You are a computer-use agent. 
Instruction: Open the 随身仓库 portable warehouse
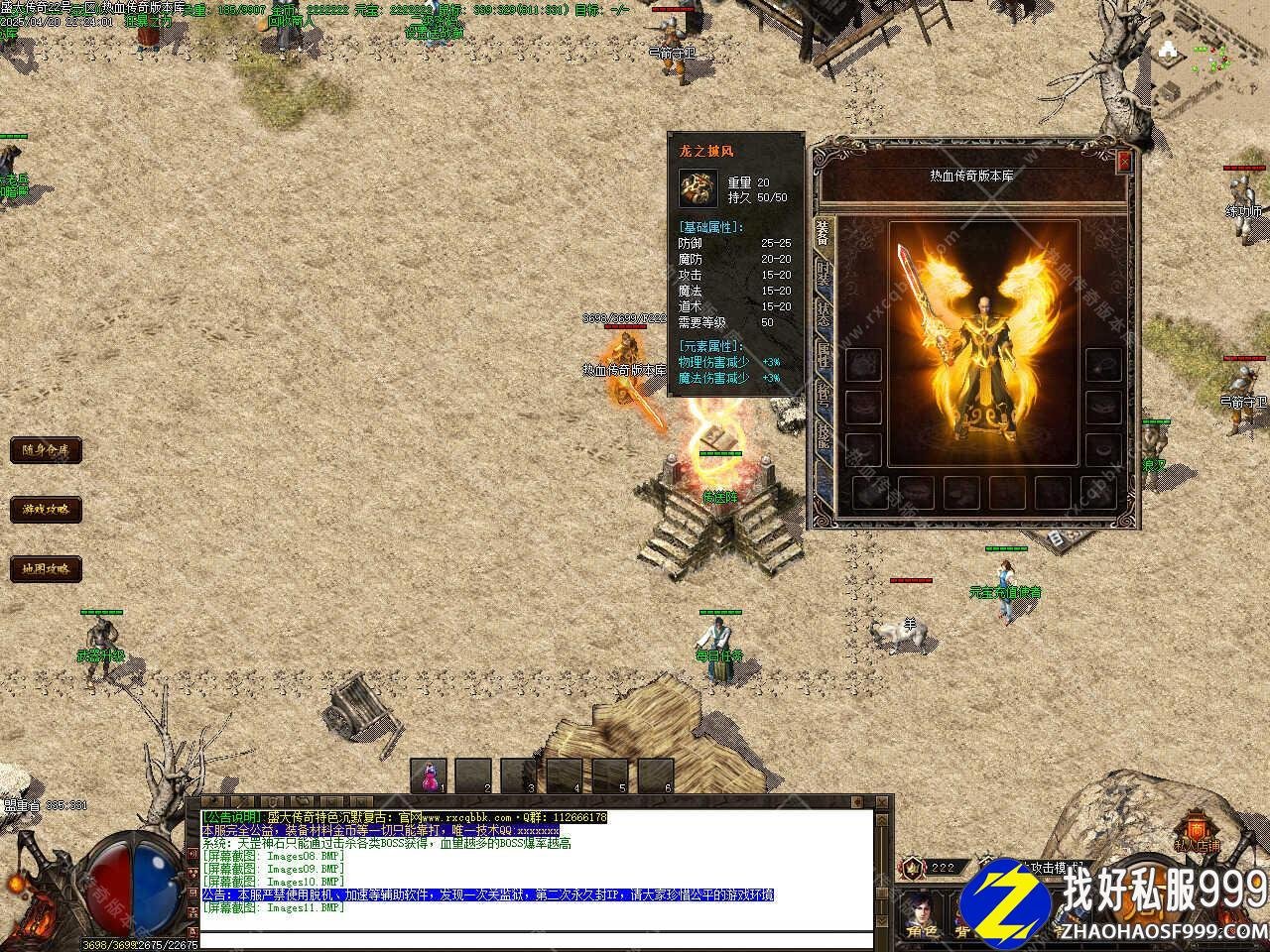point(46,450)
